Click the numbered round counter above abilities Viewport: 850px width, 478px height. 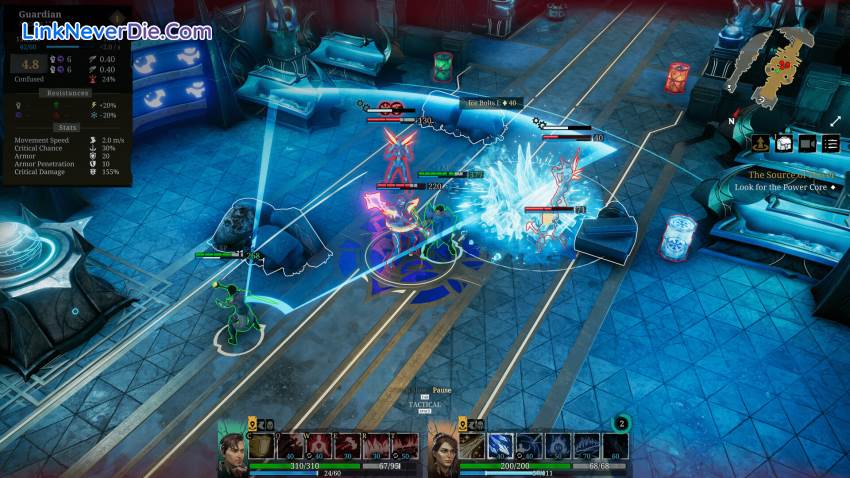[x=620, y=423]
